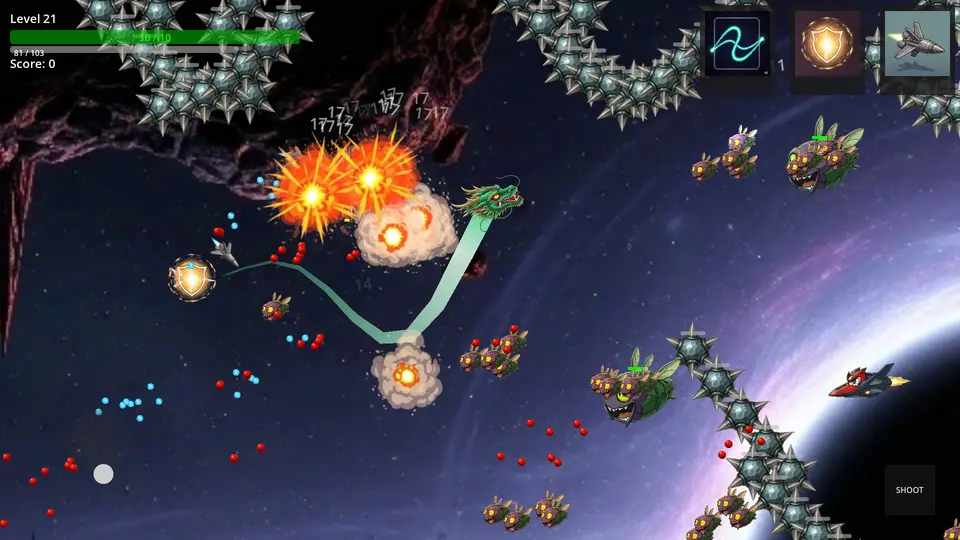Activate the wave beam ability icon
This screenshot has width=960, height=540.
click(737, 44)
